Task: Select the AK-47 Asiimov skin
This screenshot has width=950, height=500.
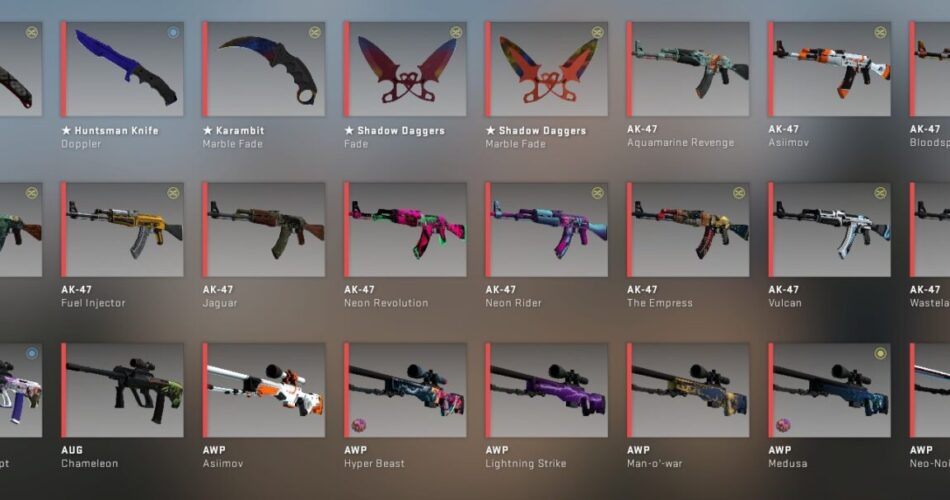Action: (831, 69)
